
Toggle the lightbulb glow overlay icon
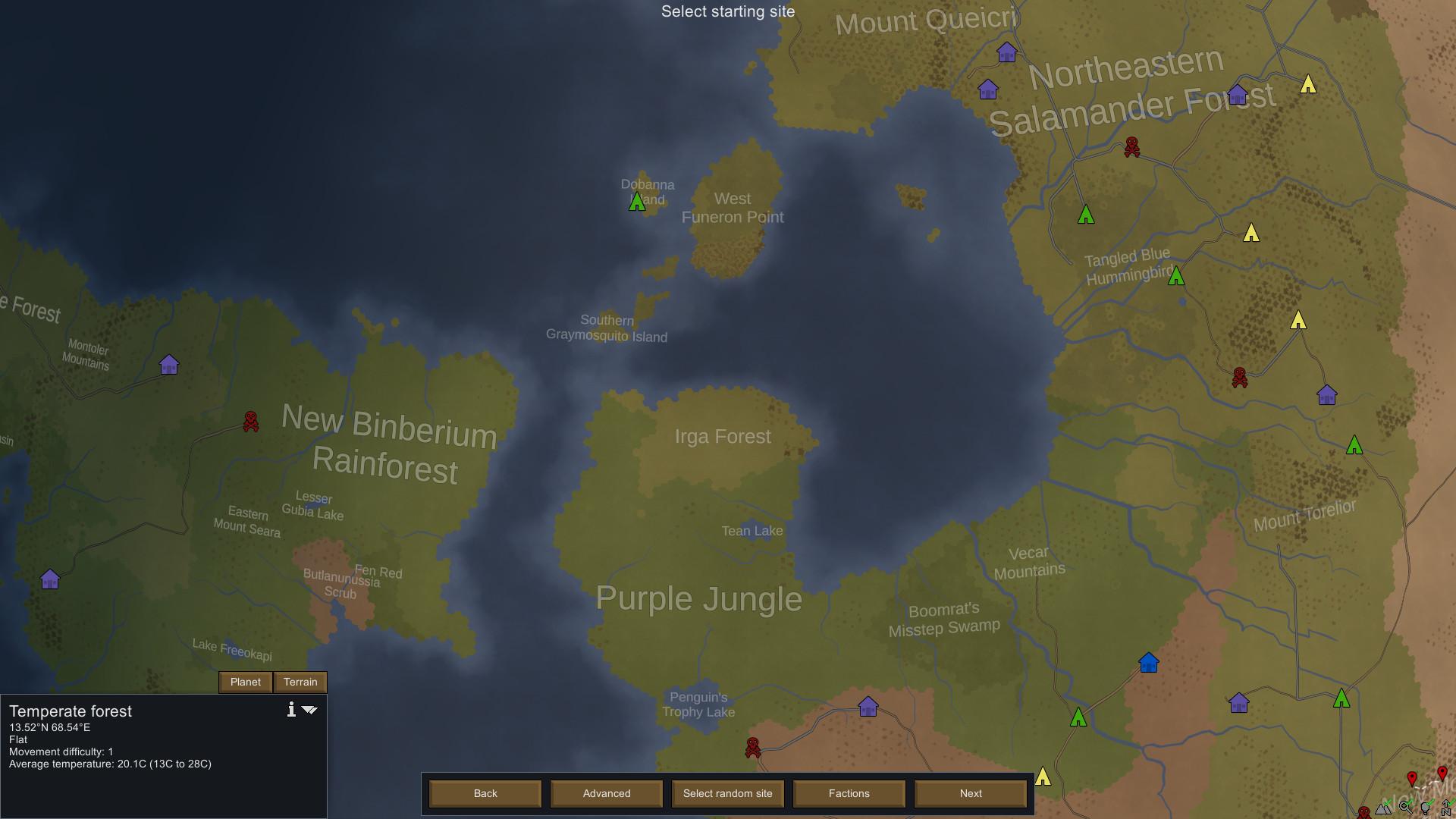click(1425, 808)
